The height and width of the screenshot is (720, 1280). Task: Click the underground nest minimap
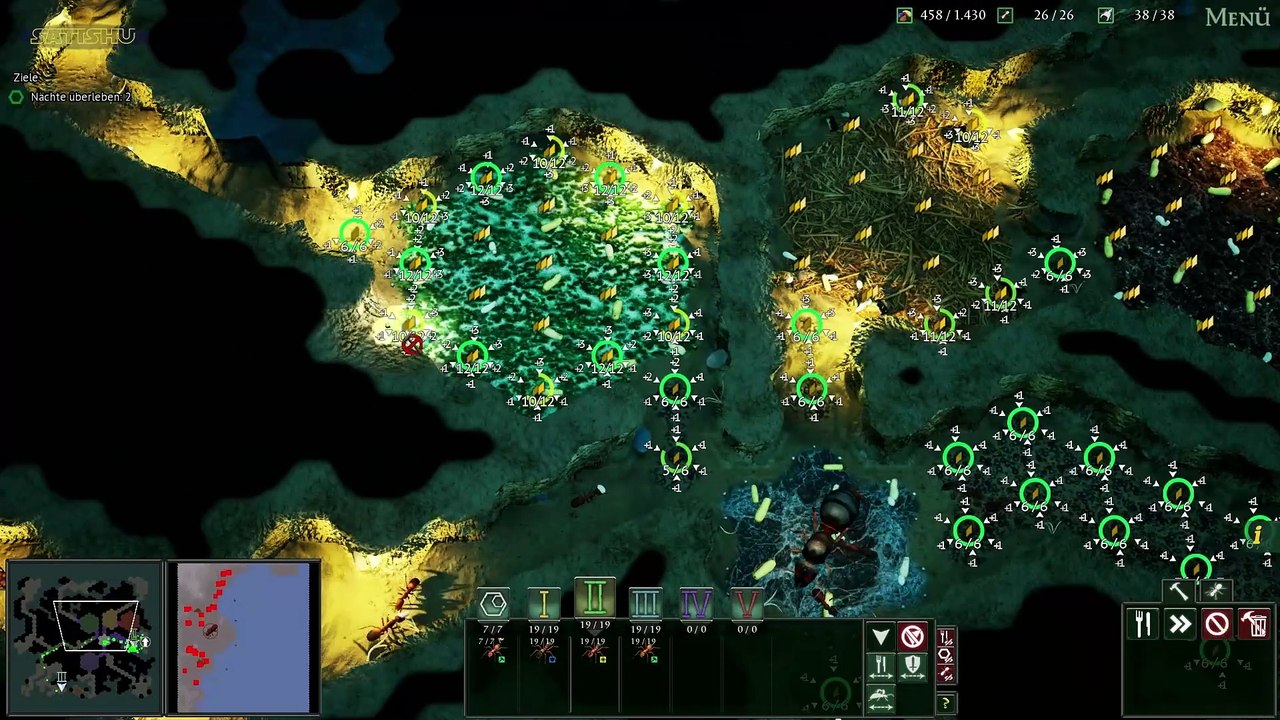click(x=84, y=637)
